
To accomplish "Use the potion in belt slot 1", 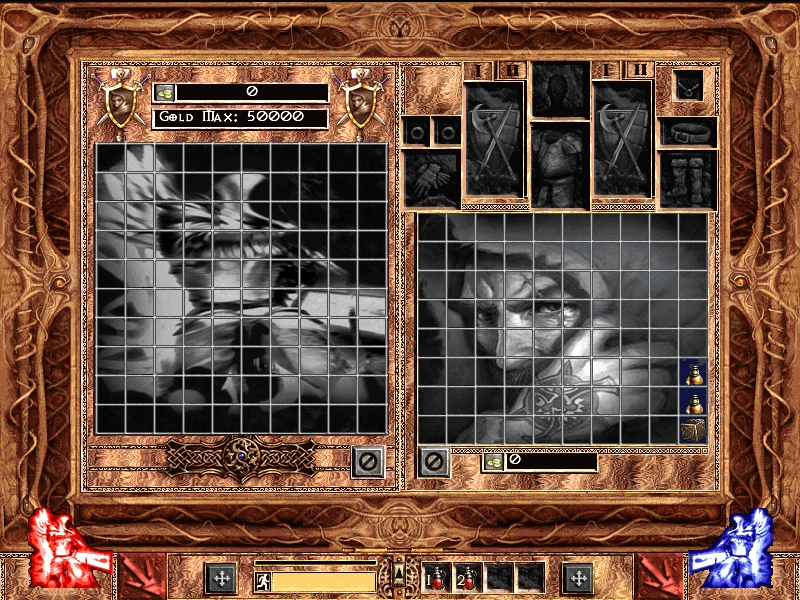I will pyautogui.click(x=438, y=577).
